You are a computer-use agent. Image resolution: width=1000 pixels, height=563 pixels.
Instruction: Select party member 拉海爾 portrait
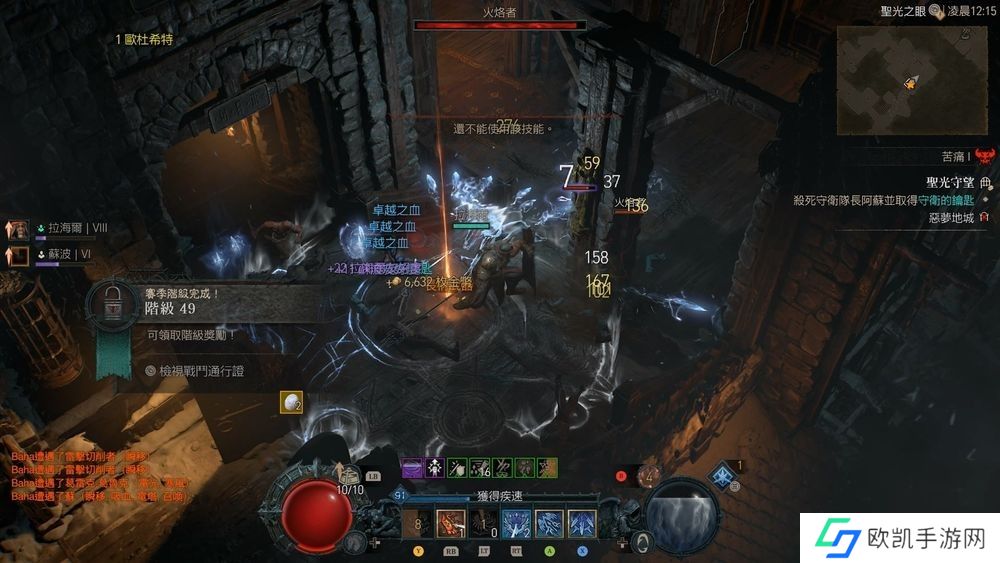tap(19, 228)
